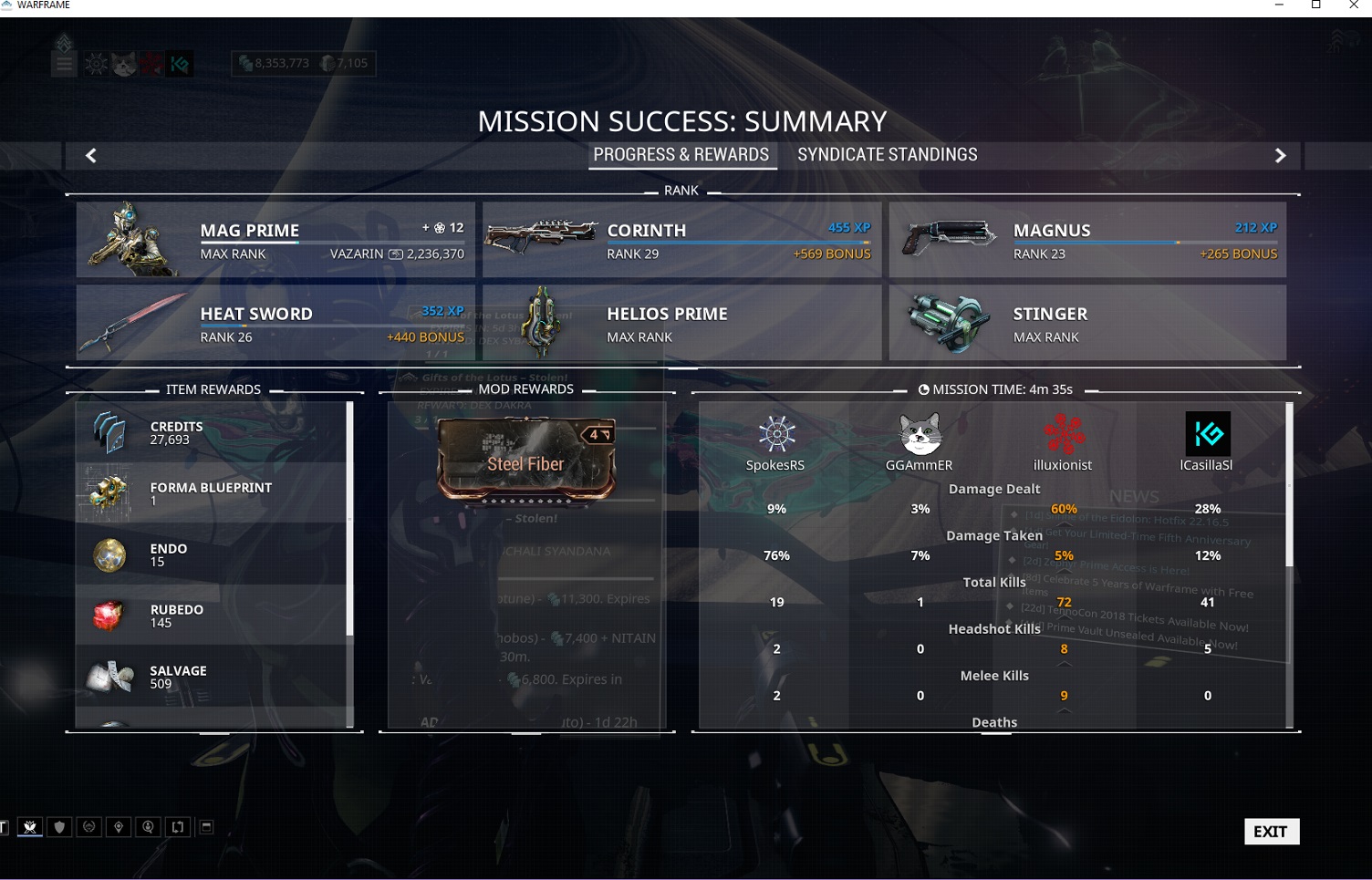Advance with the right arrow button
Viewport: 1372px width, 880px height.
[1280, 156]
